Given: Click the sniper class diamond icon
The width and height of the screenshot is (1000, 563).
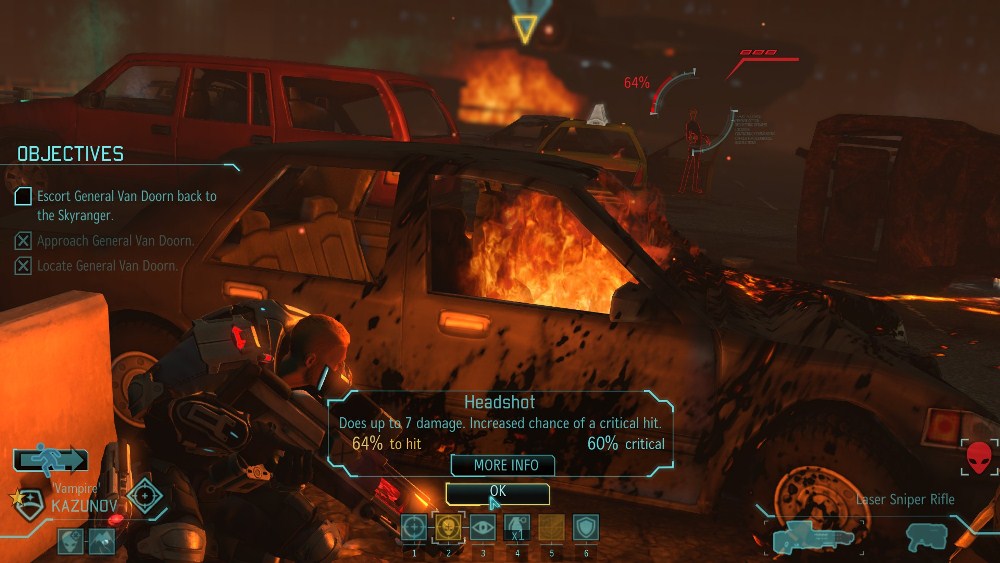Looking at the screenshot, I should coord(146,496).
